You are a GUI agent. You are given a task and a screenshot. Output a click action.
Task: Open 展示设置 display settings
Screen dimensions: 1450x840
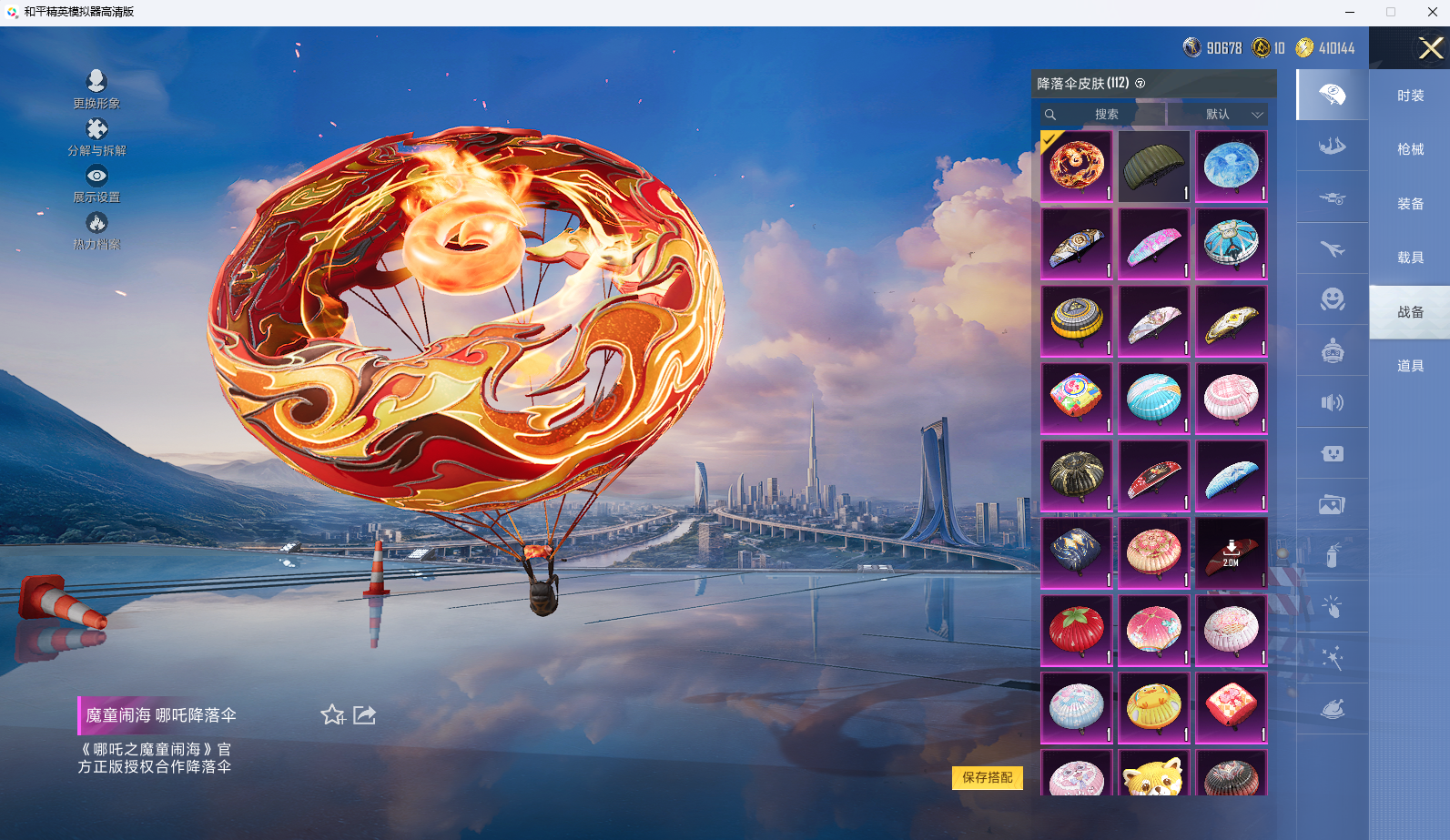coord(96,184)
